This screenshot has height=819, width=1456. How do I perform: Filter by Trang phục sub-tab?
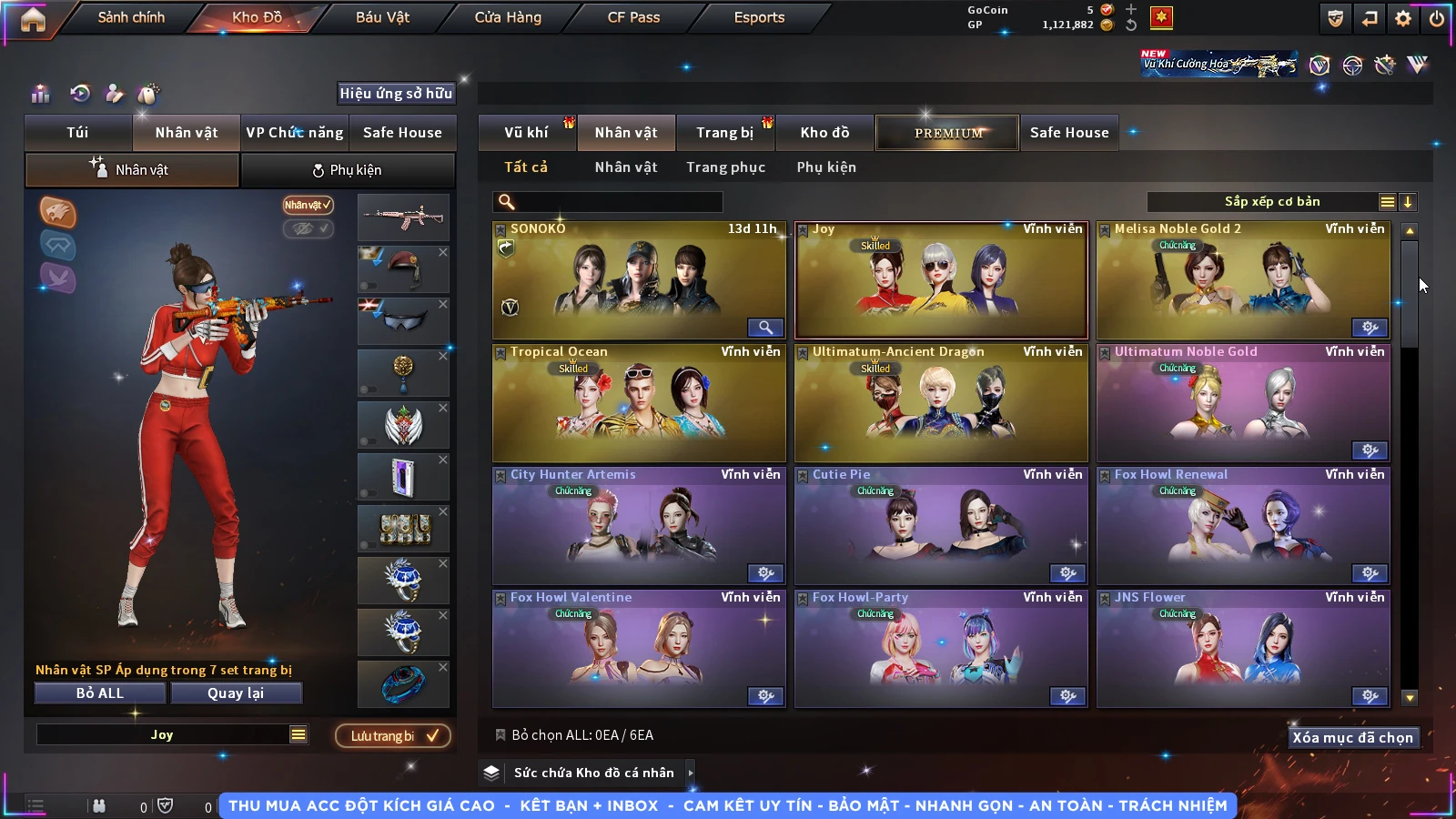[725, 167]
